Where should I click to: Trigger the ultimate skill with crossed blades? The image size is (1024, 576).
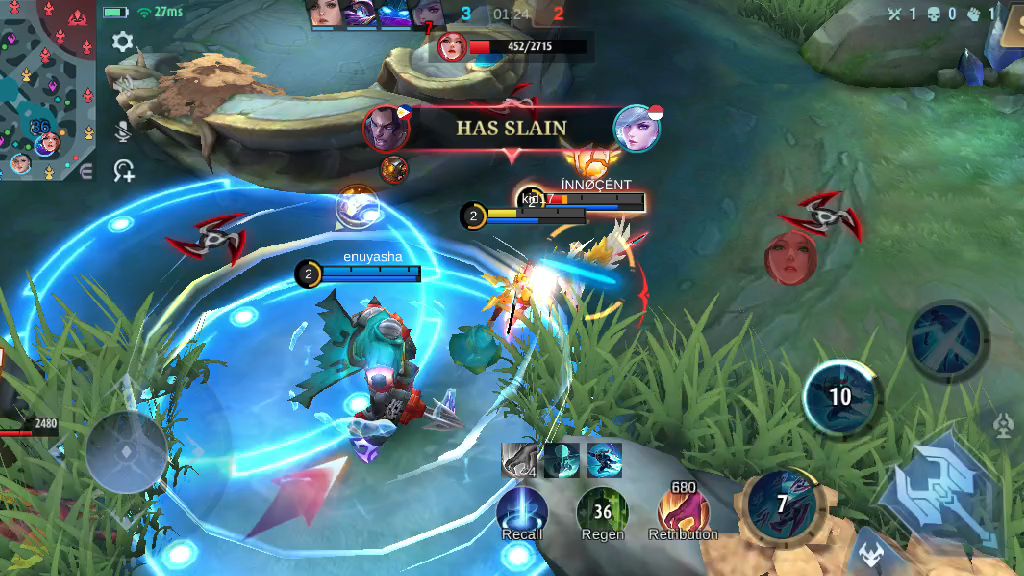tap(947, 339)
